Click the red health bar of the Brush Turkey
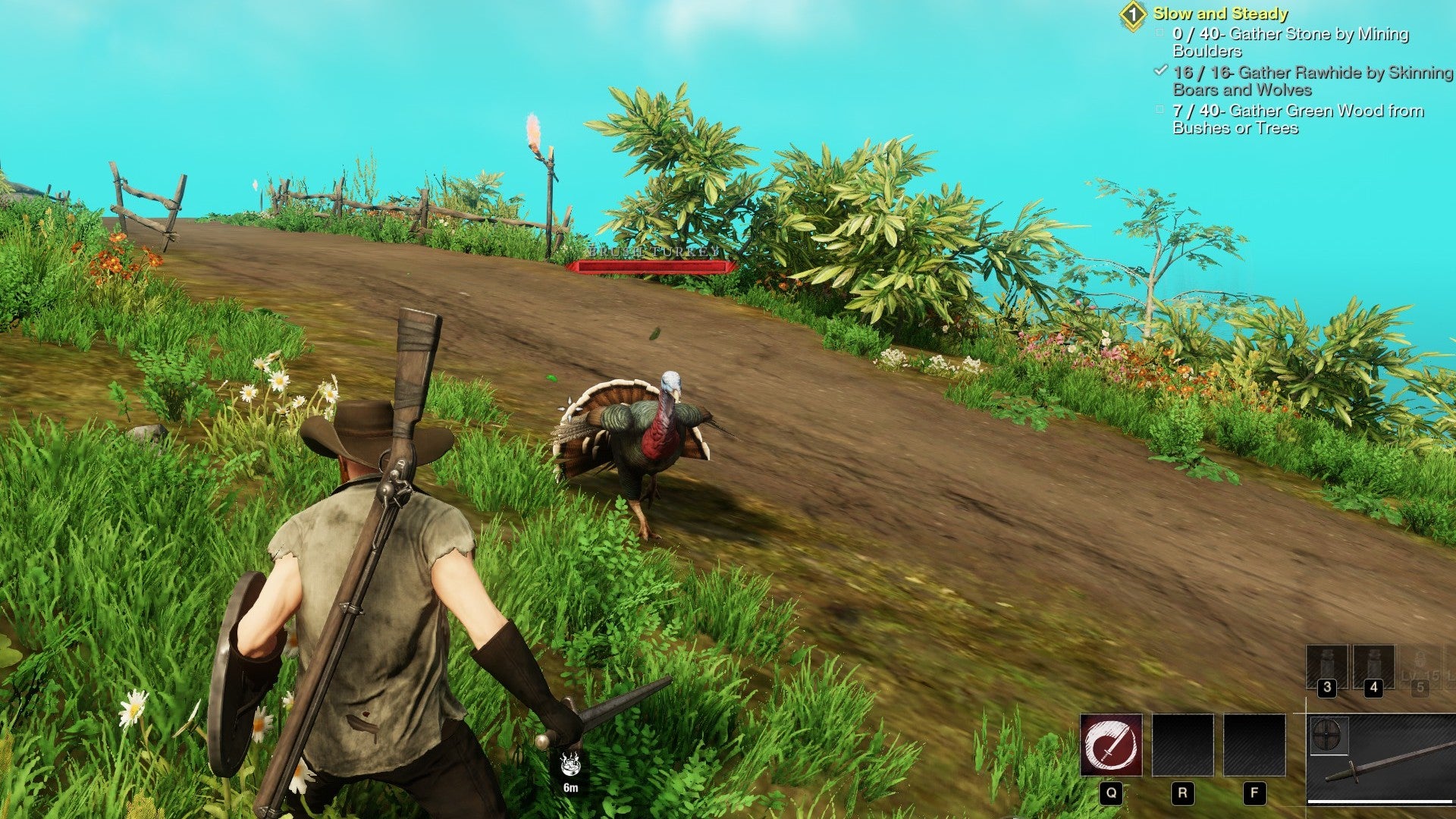Screen dimensions: 1456x819 coord(654,265)
